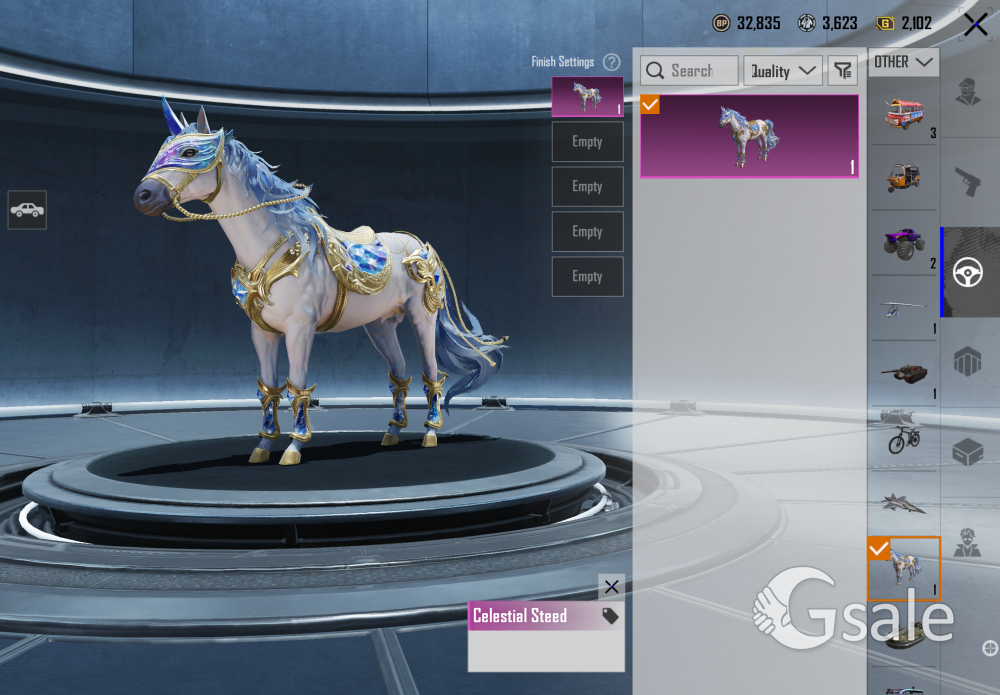
Task: Choose the Celestial Steed skin card
Action: (749, 136)
